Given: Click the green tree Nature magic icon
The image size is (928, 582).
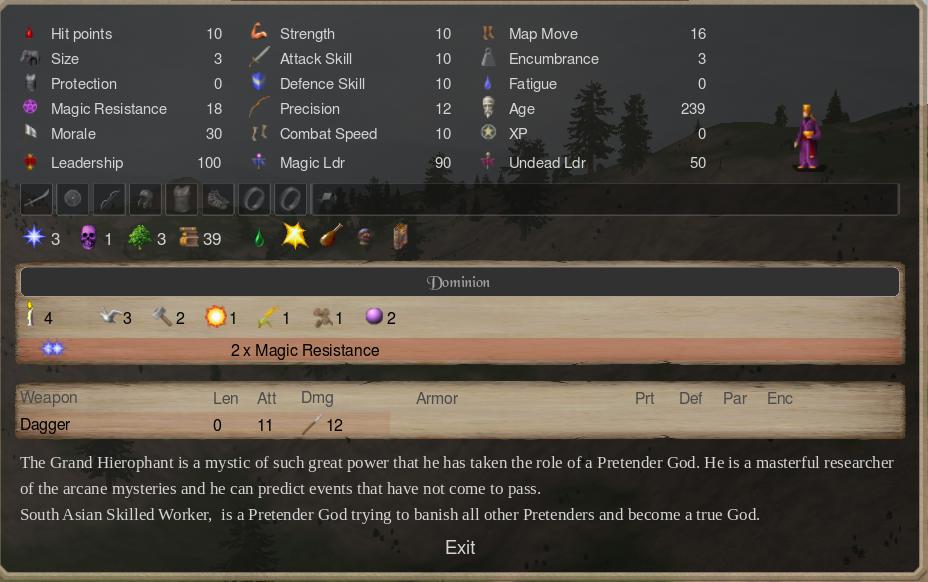Looking at the screenshot, I should [x=140, y=238].
